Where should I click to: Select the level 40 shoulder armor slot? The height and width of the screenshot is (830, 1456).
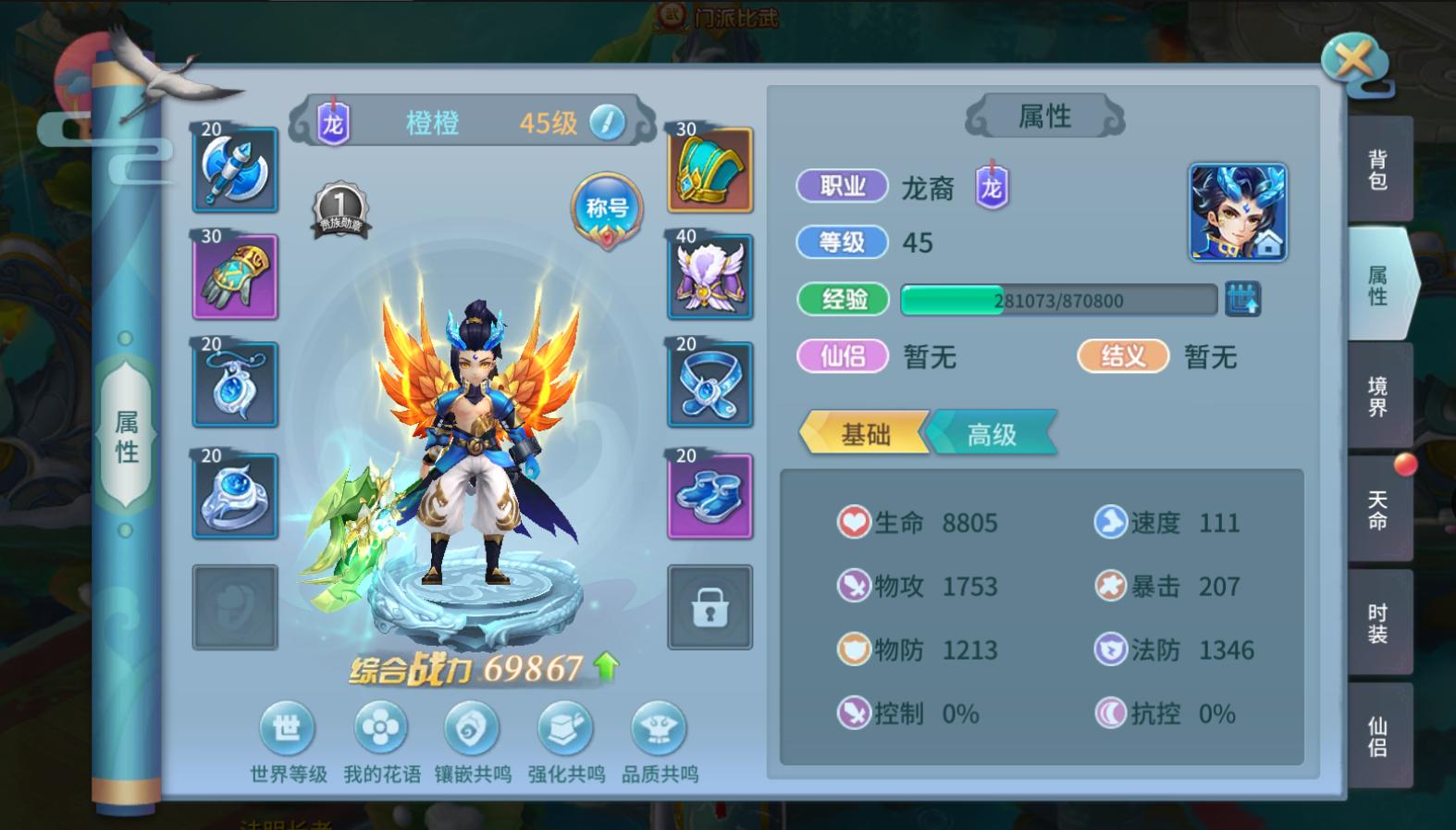(x=709, y=277)
